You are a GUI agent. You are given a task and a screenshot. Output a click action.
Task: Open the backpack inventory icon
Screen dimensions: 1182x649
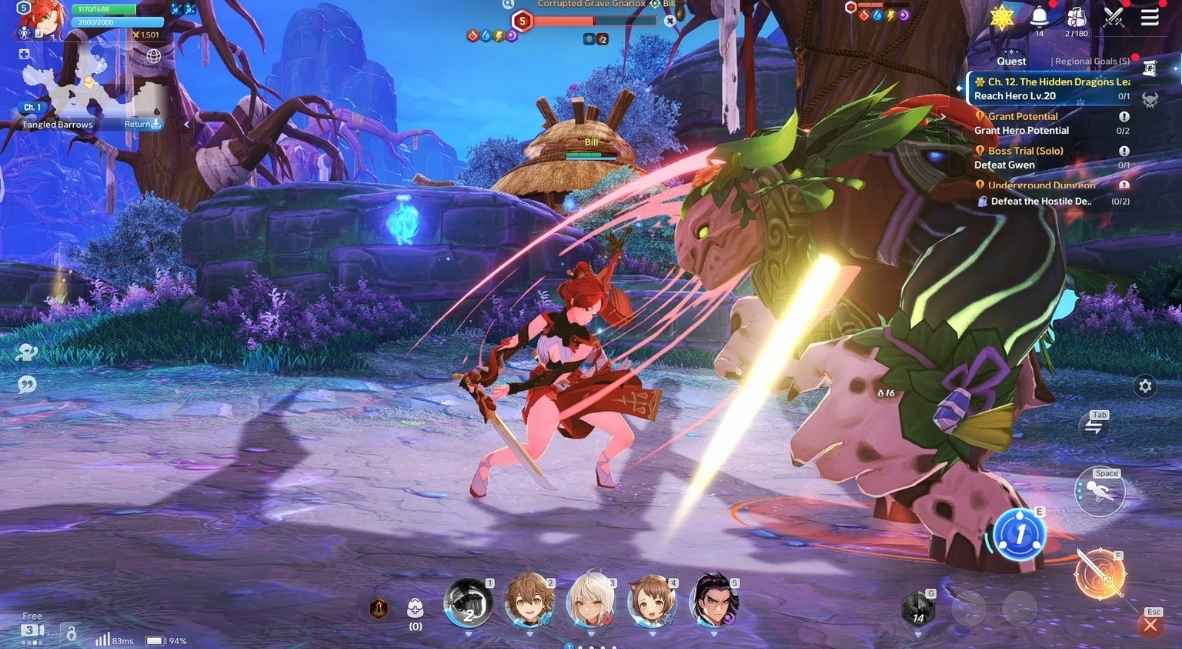pos(1077,17)
